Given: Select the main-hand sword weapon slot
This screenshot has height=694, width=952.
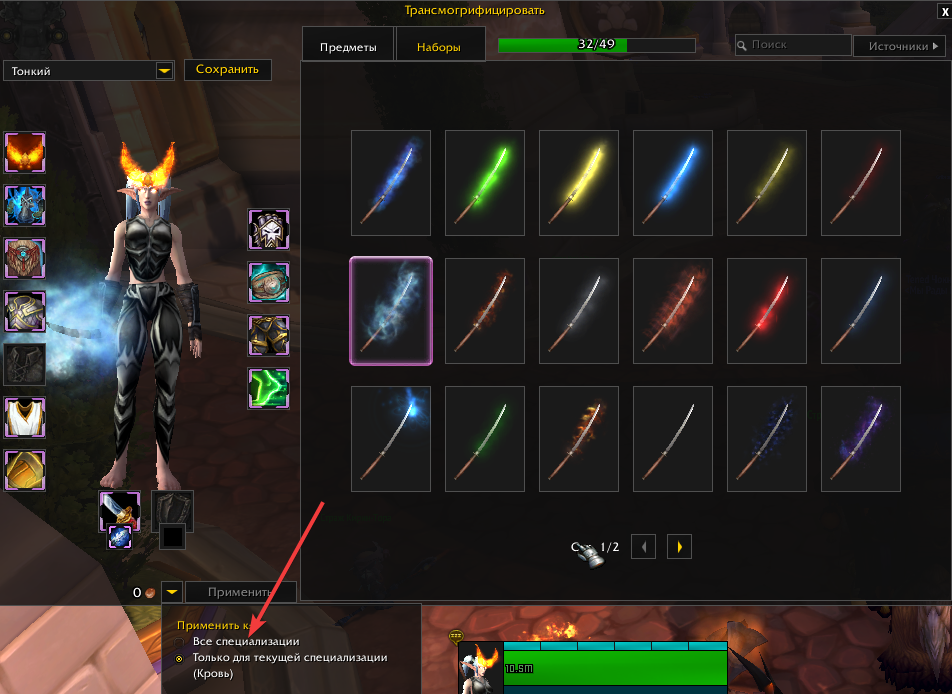Looking at the screenshot, I should coord(117,510).
